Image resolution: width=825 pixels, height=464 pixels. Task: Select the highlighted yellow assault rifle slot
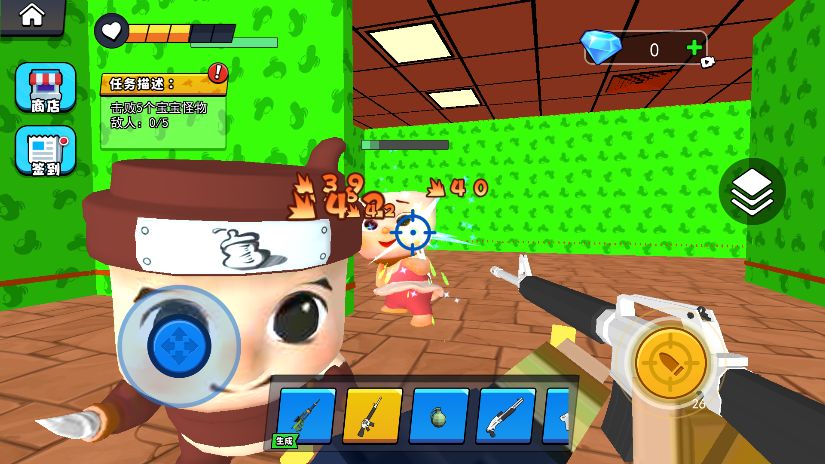(372, 415)
